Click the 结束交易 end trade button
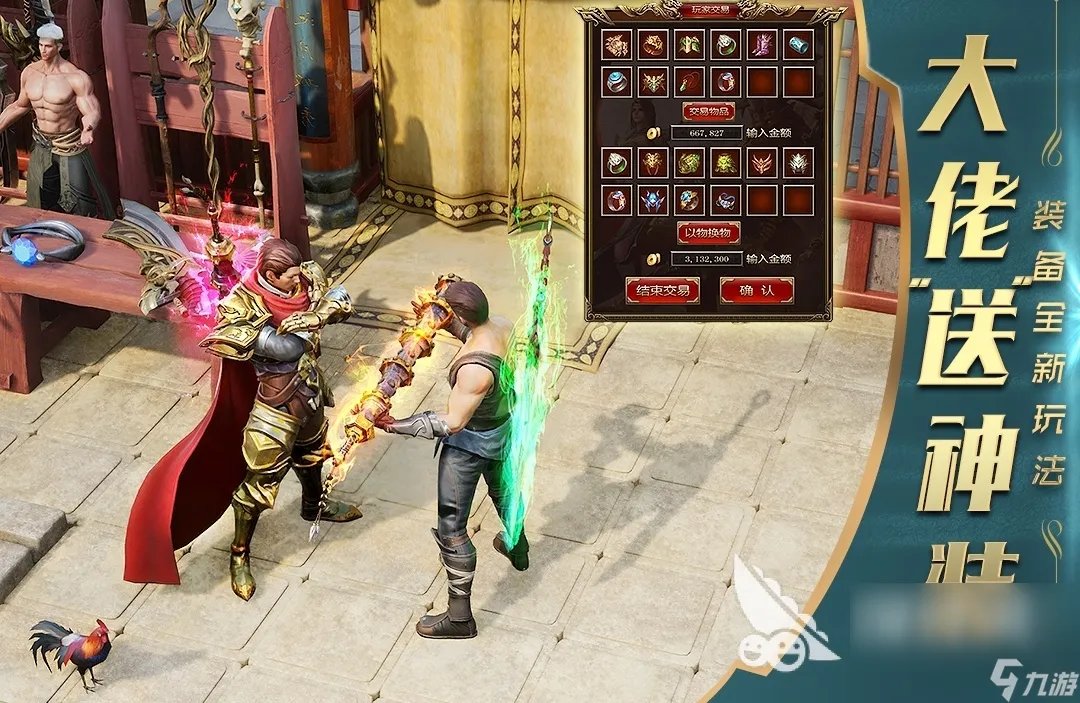Screen dimensions: 1080x703 pyautogui.click(x=661, y=290)
